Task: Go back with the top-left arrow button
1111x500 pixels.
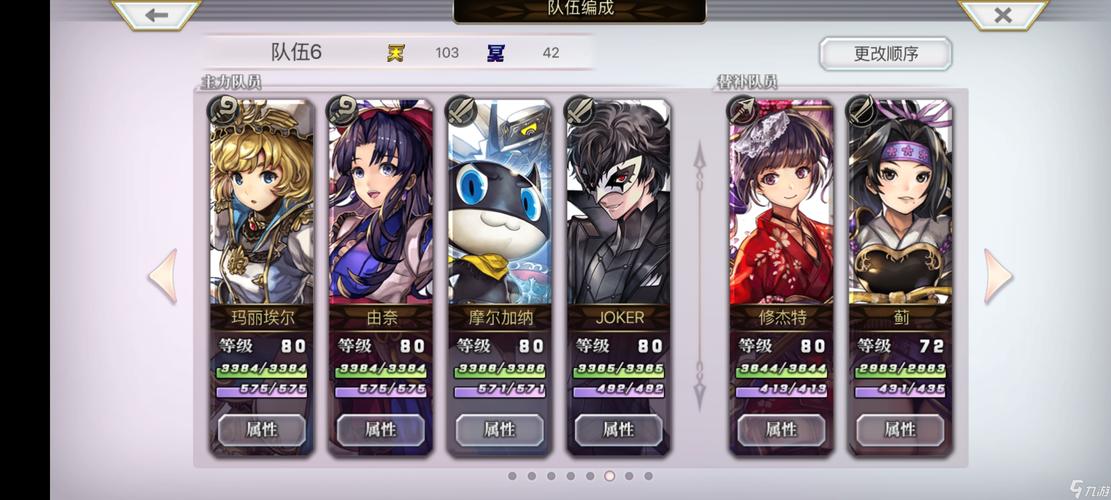Action: click(155, 14)
